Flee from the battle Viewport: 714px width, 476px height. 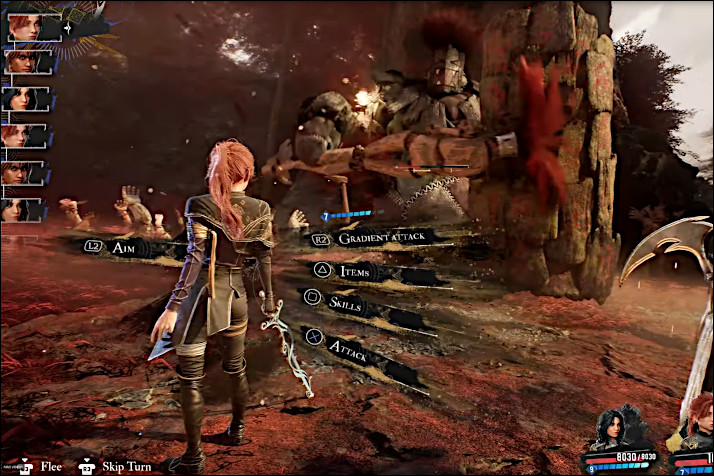pyautogui.click(x=50, y=466)
